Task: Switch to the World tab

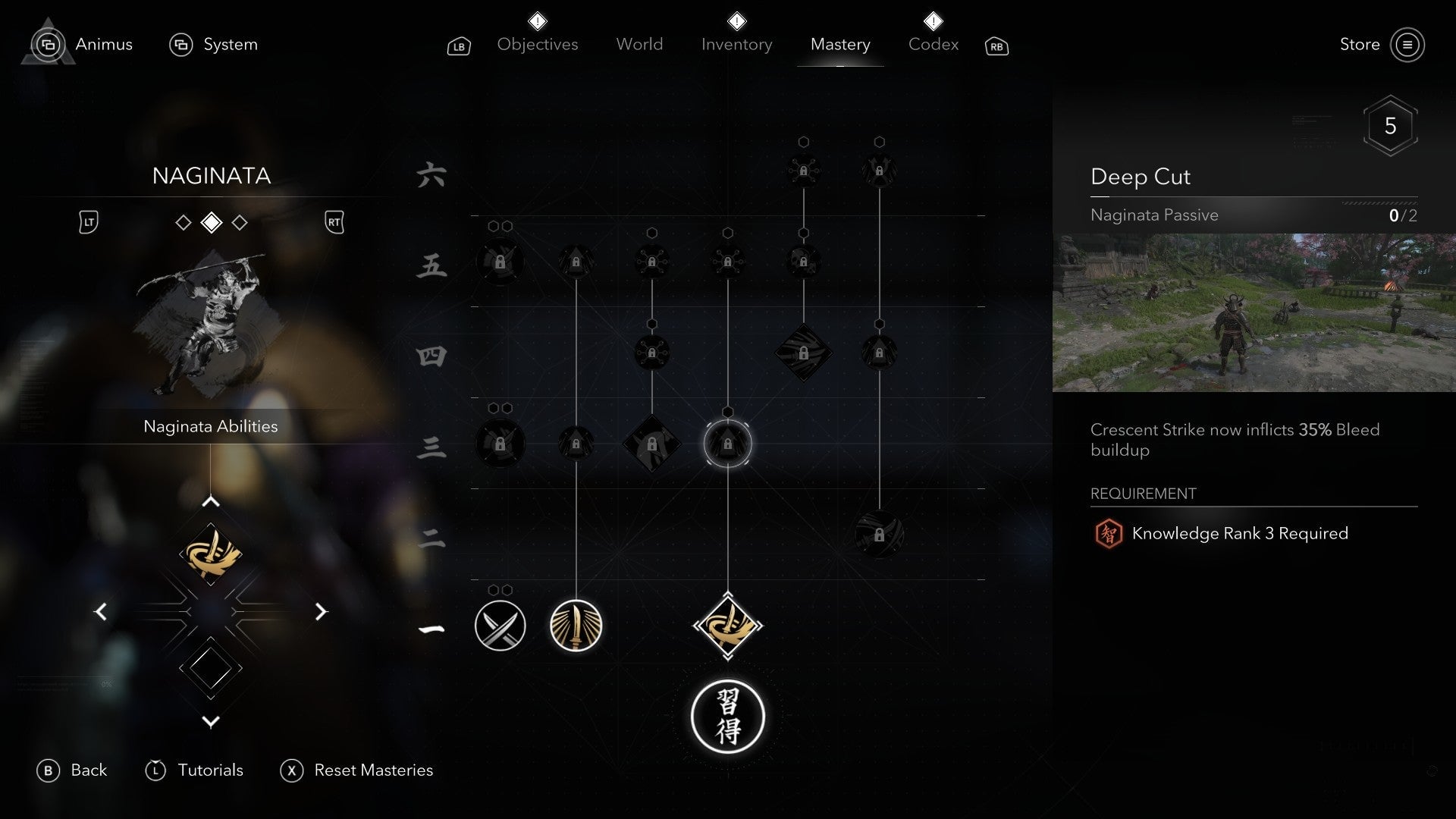Action: click(x=639, y=44)
